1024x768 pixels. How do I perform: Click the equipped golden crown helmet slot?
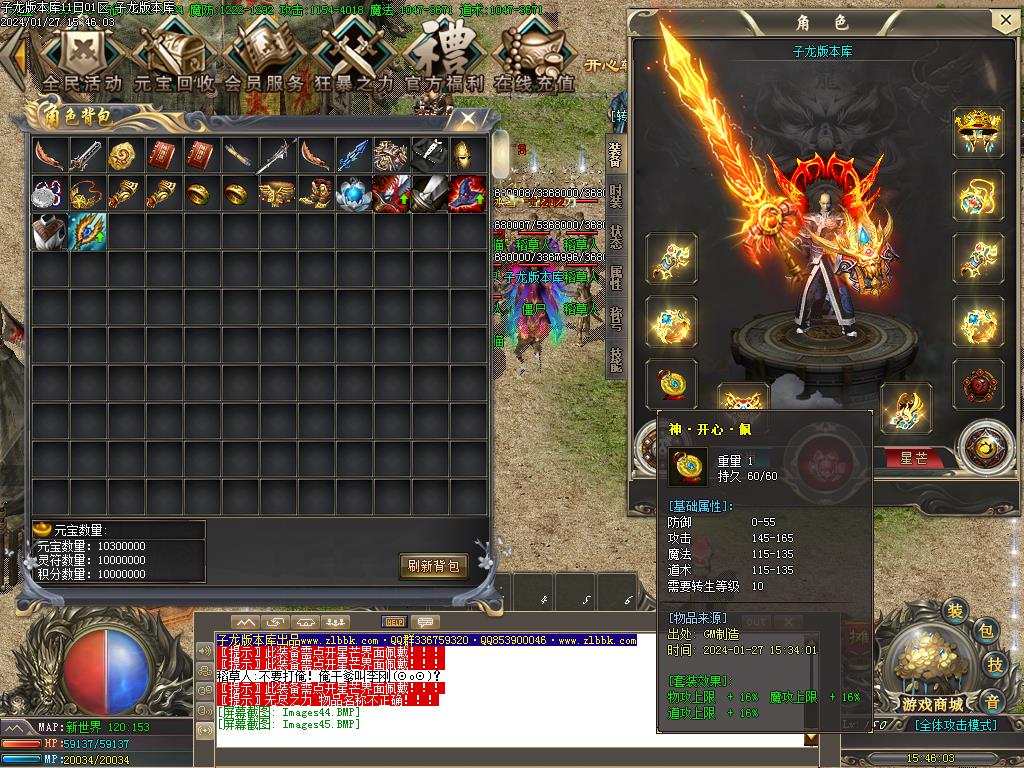978,131
